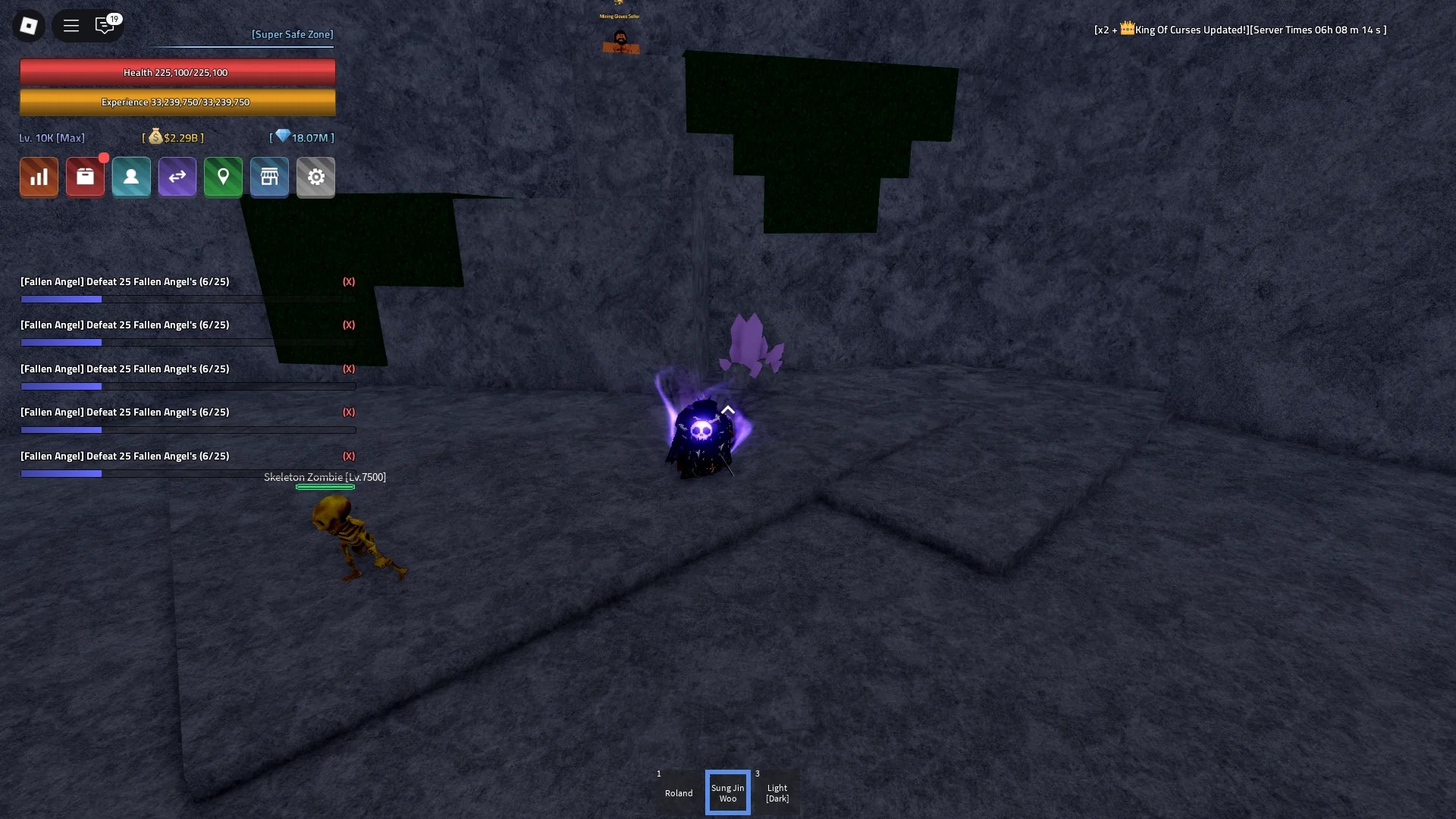Click the red Health bar

177,72
